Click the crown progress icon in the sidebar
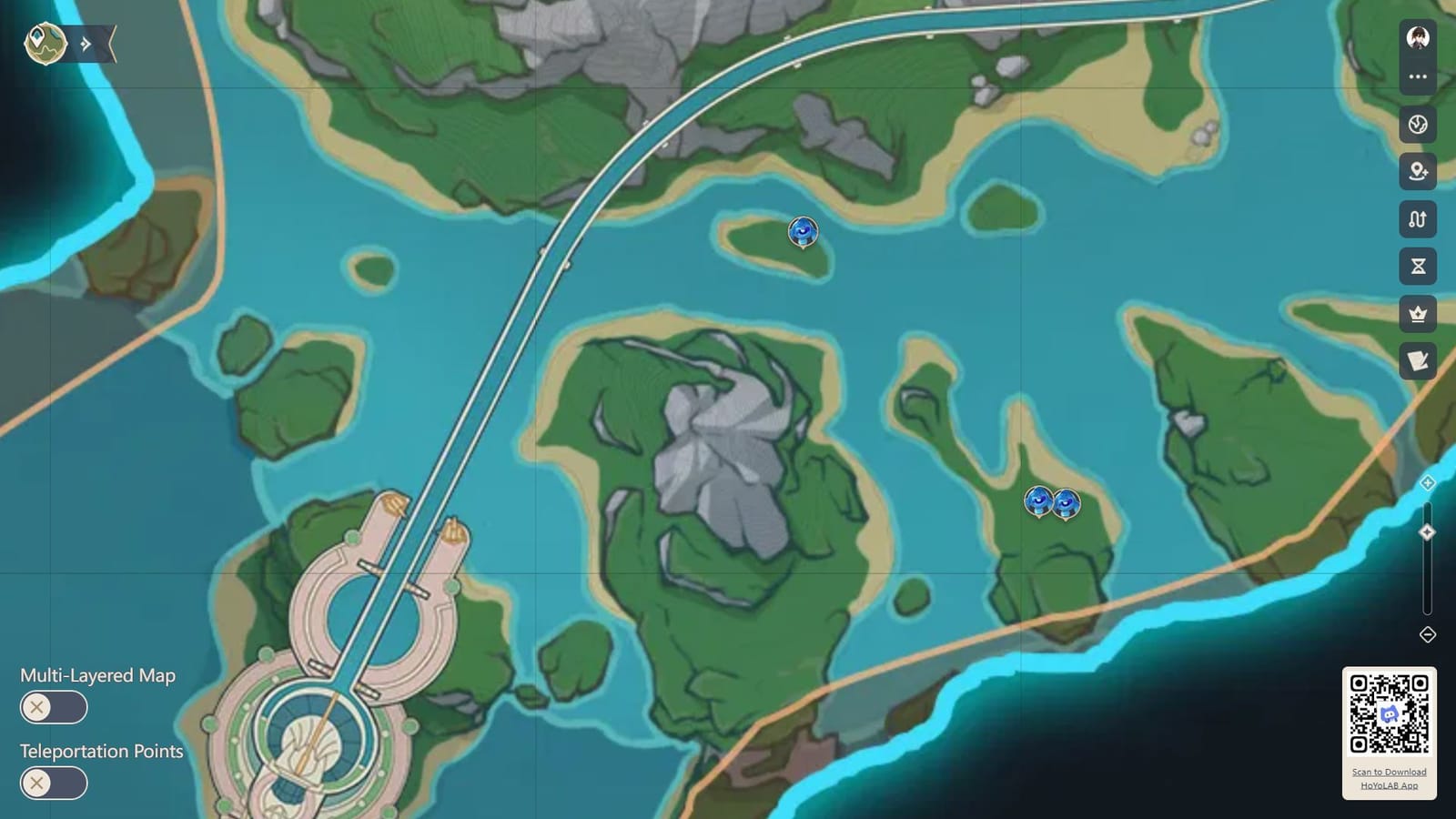 [1416, 314]
